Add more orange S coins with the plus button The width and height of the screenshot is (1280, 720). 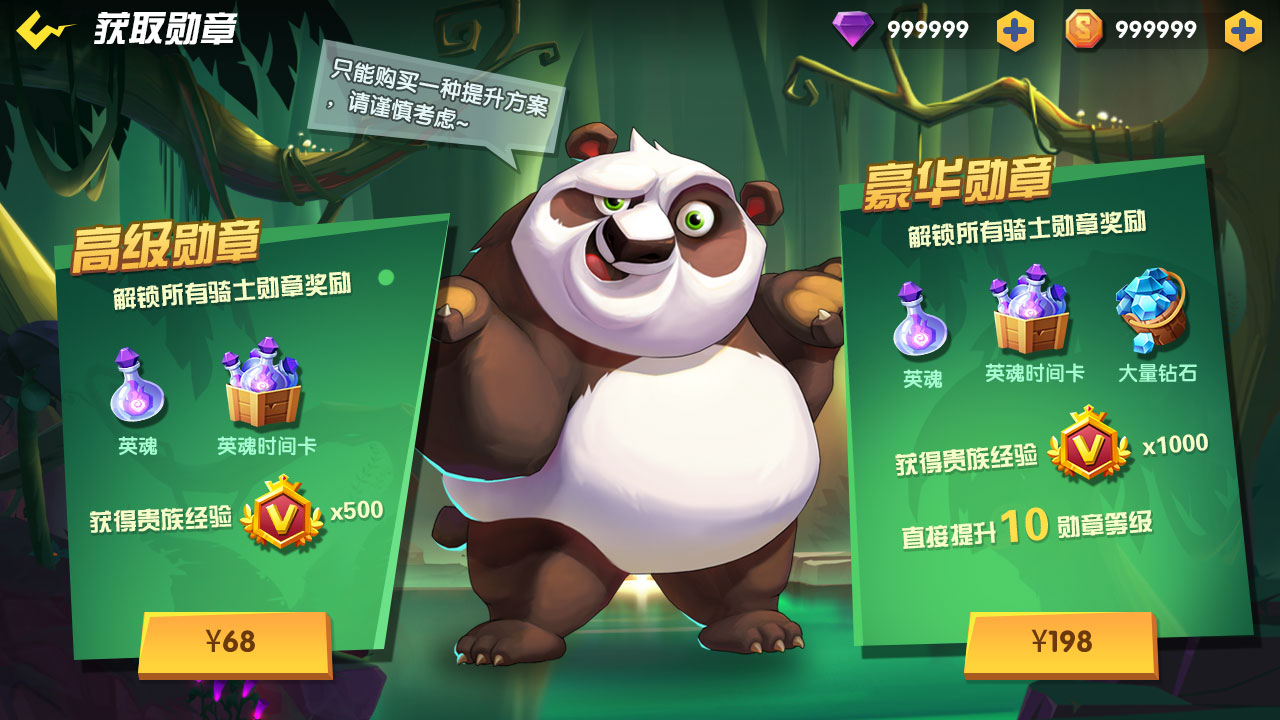(1243, 30)
